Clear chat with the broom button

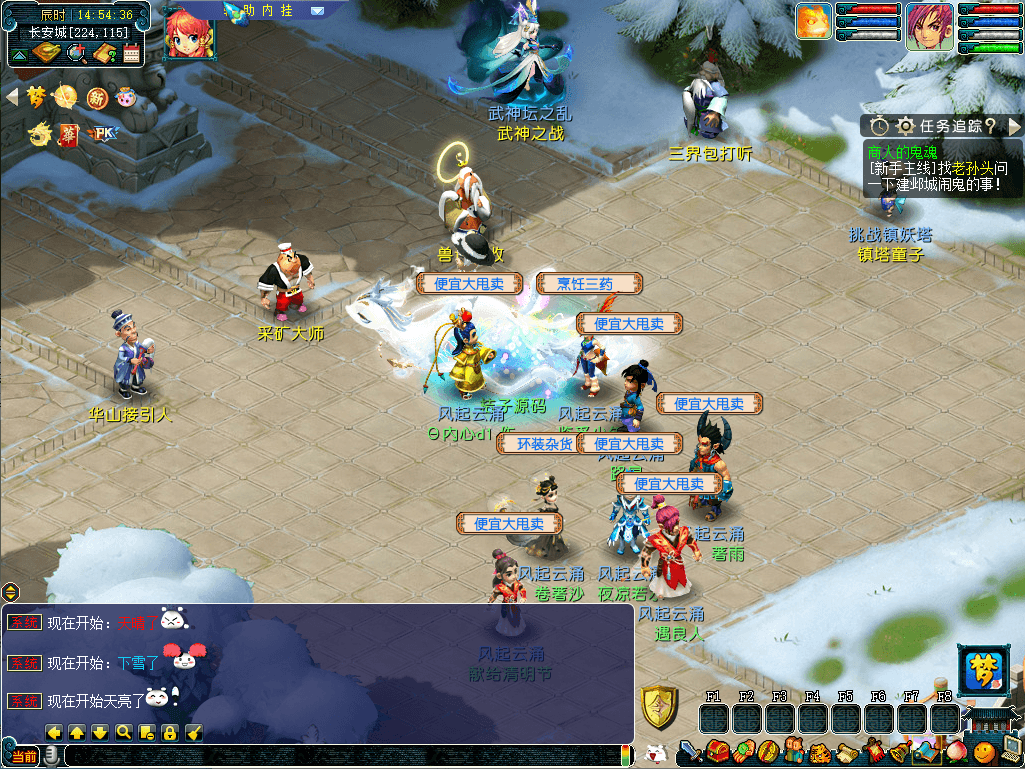(x=194, y=732)
